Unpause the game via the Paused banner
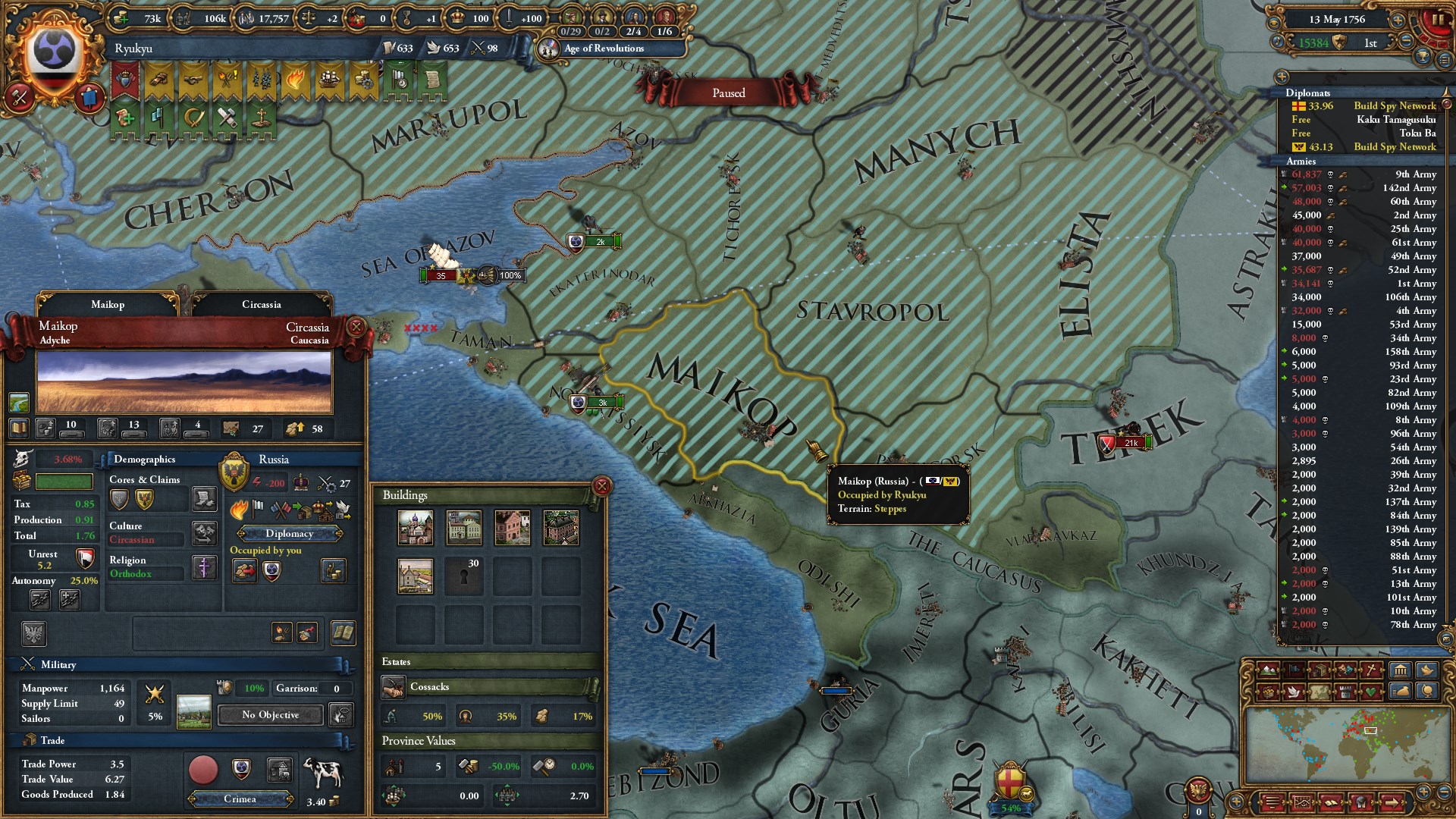 coord(728,93)
